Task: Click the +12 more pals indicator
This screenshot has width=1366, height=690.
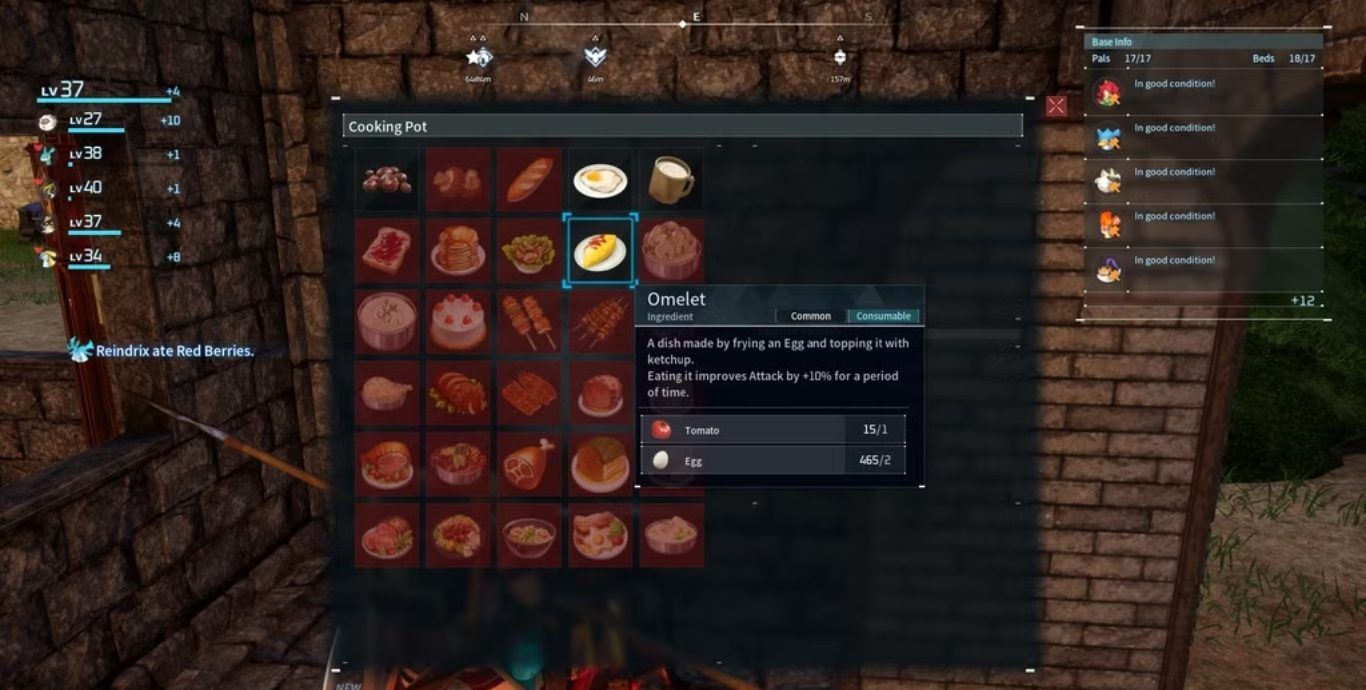Action: [1302, 300]
